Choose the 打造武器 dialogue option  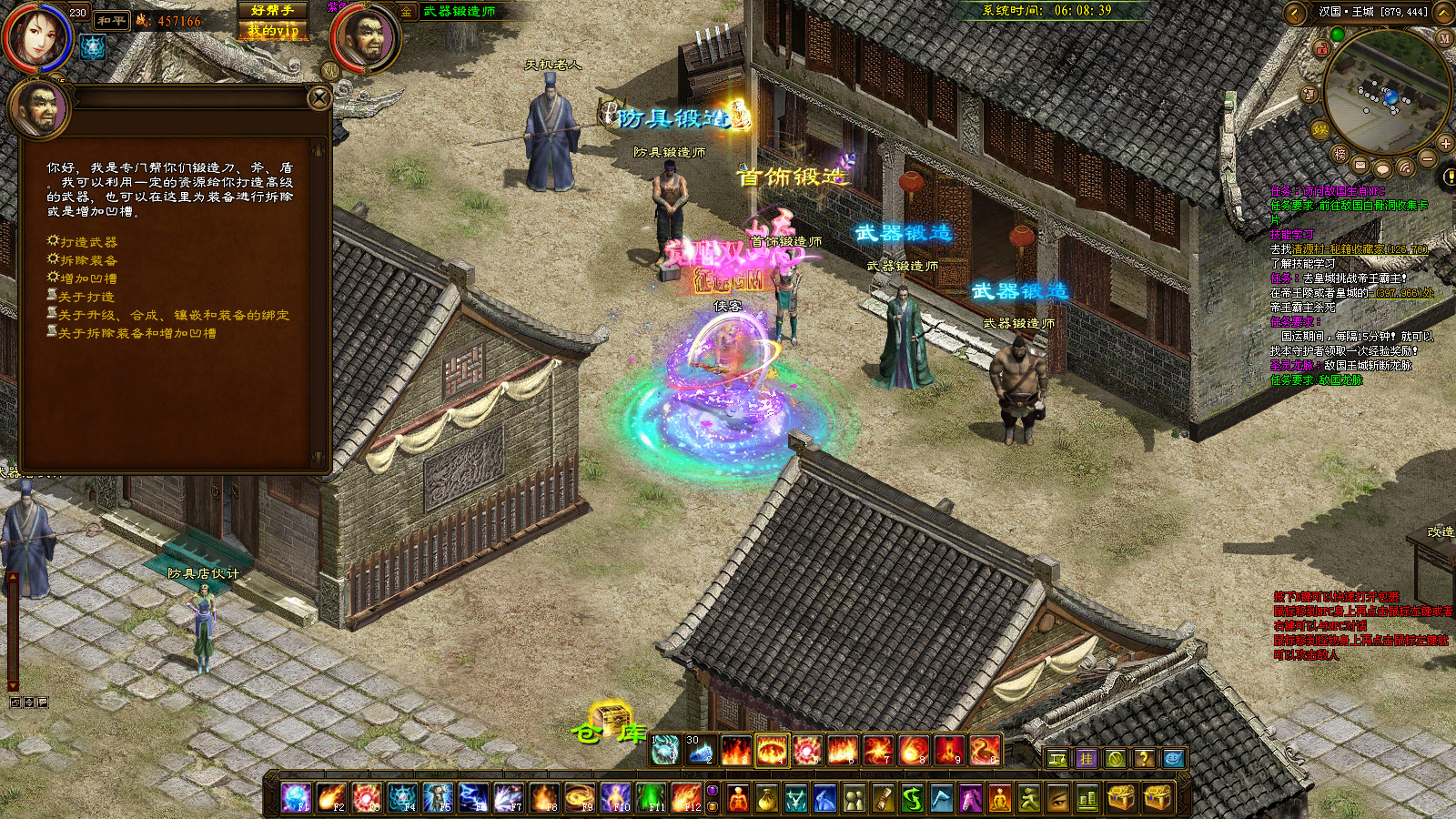(88, 242)
